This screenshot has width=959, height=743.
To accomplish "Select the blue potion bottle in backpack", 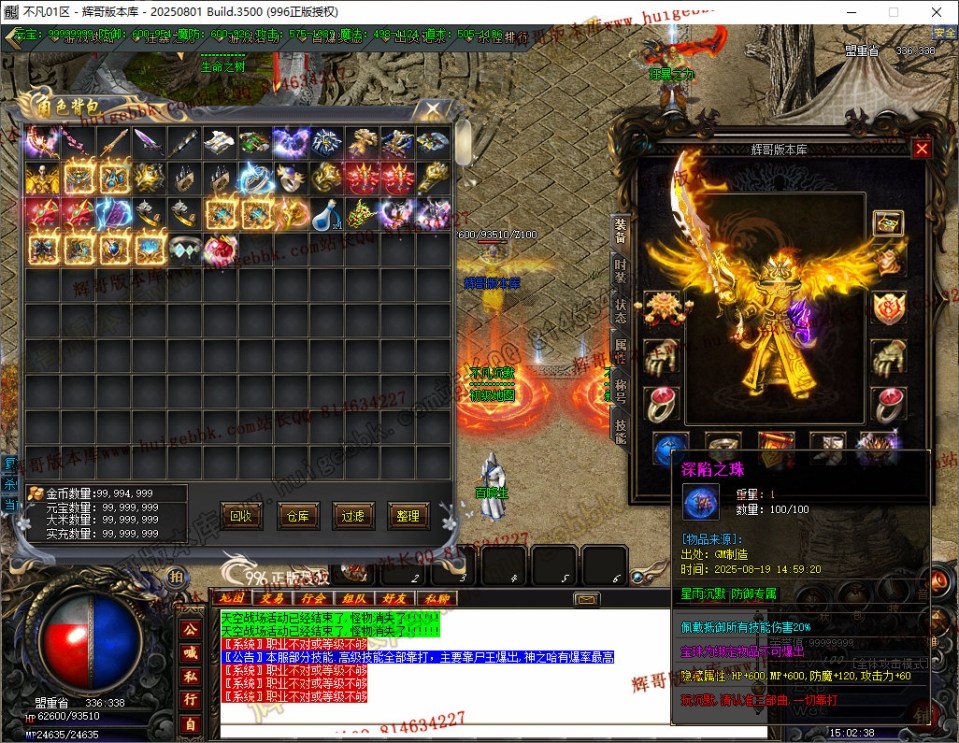I will click(x=326, y=213).
